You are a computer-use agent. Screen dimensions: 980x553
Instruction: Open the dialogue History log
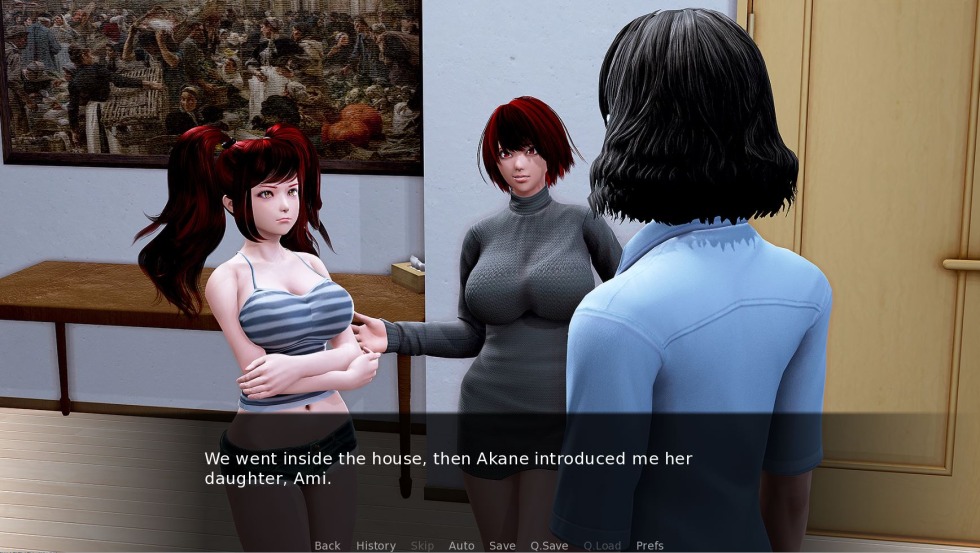pos(376,546)
